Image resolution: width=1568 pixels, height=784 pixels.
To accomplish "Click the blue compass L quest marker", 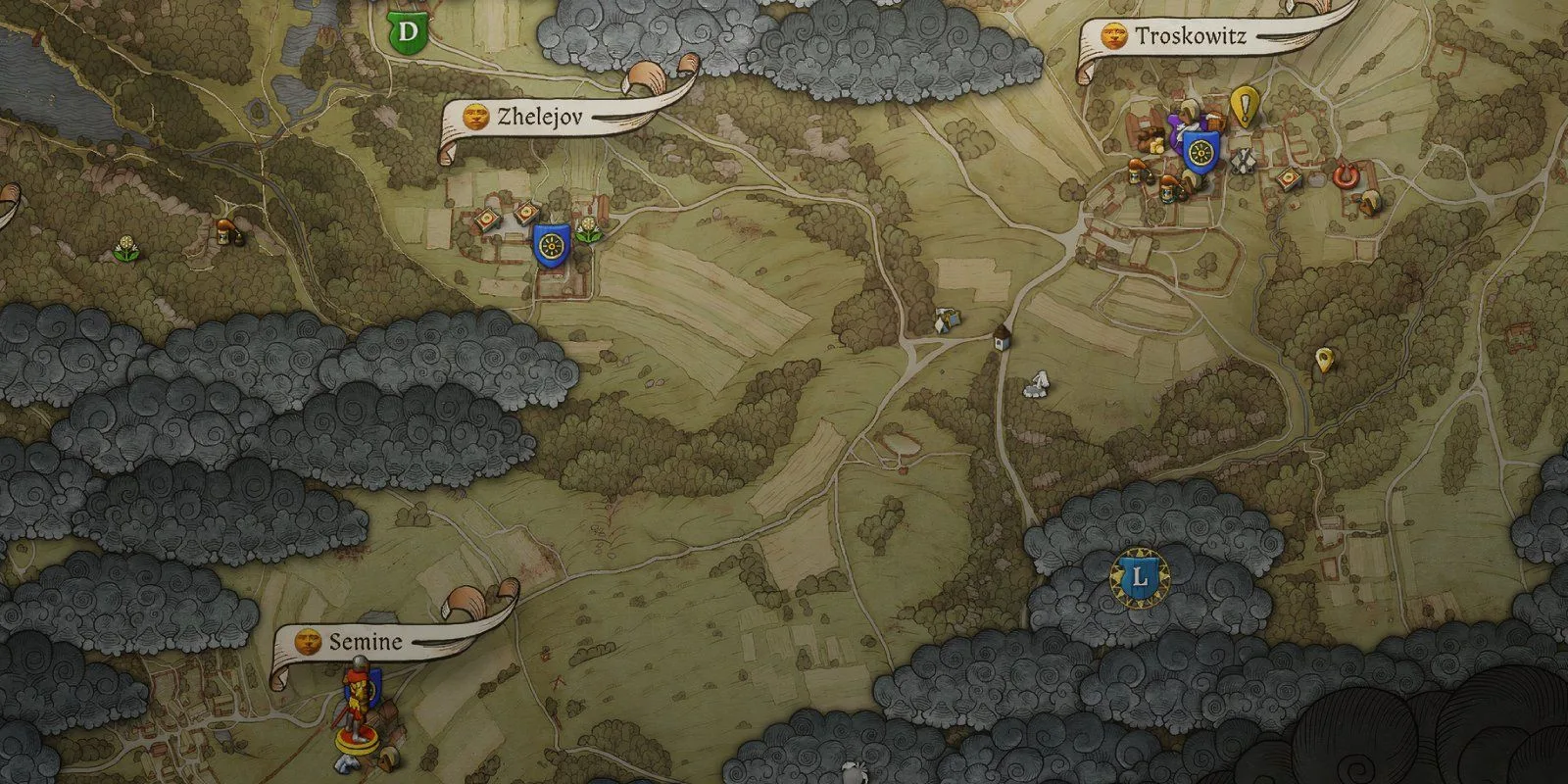I will pyautogui.click(x=1139, y=576).
